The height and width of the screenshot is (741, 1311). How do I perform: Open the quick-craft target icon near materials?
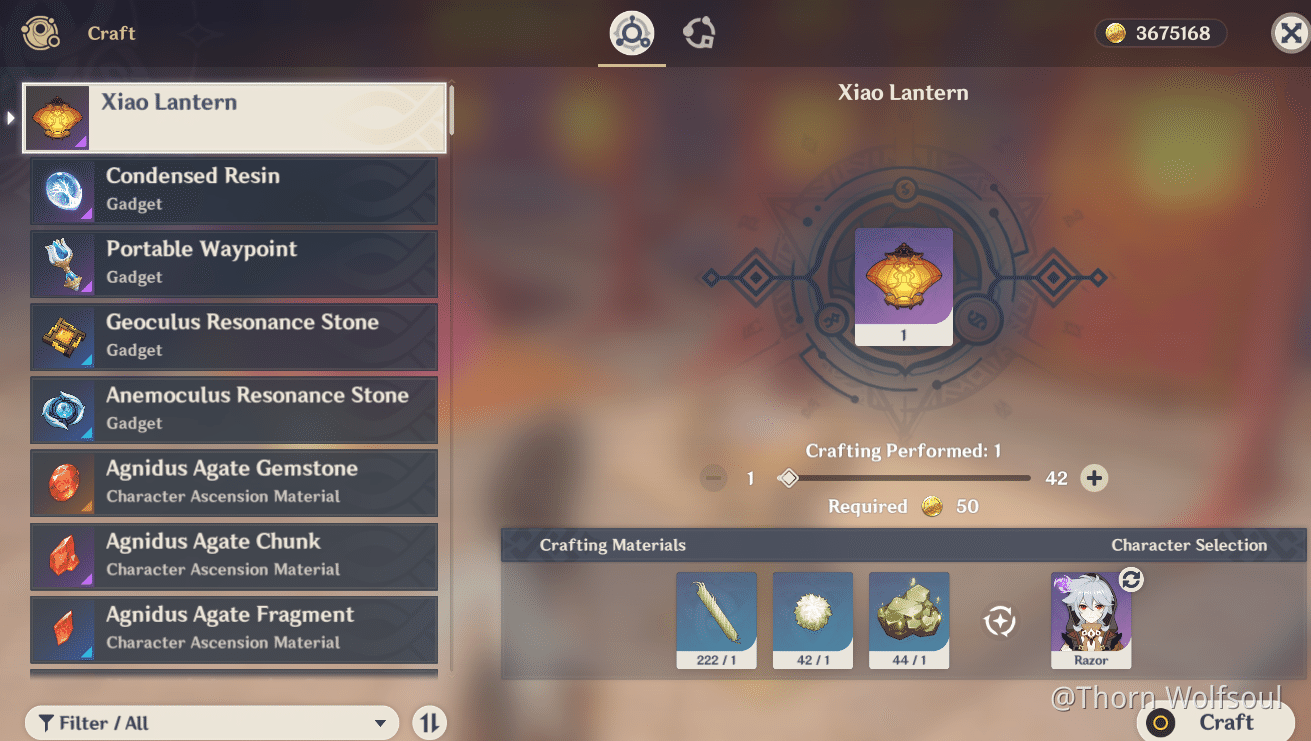999,620
